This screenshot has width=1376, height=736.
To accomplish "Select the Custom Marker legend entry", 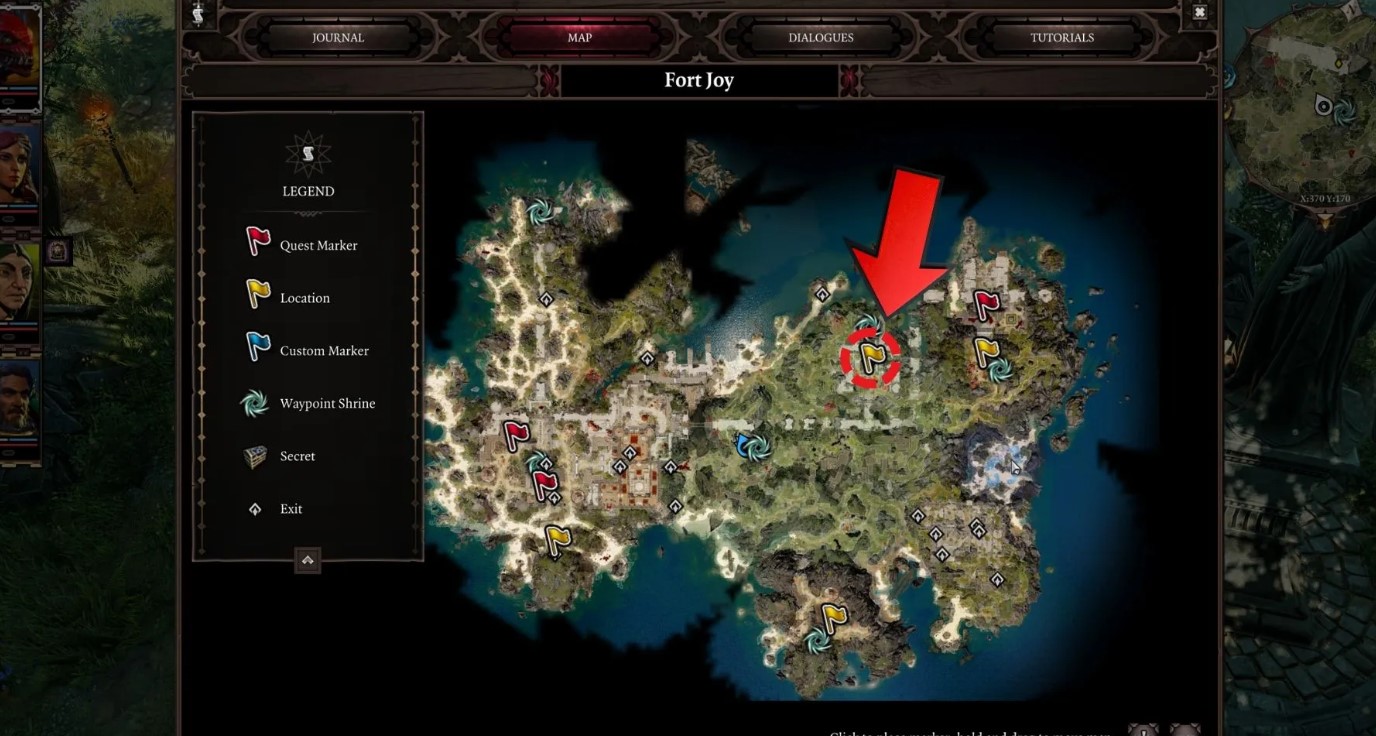I will pos(324,351).
